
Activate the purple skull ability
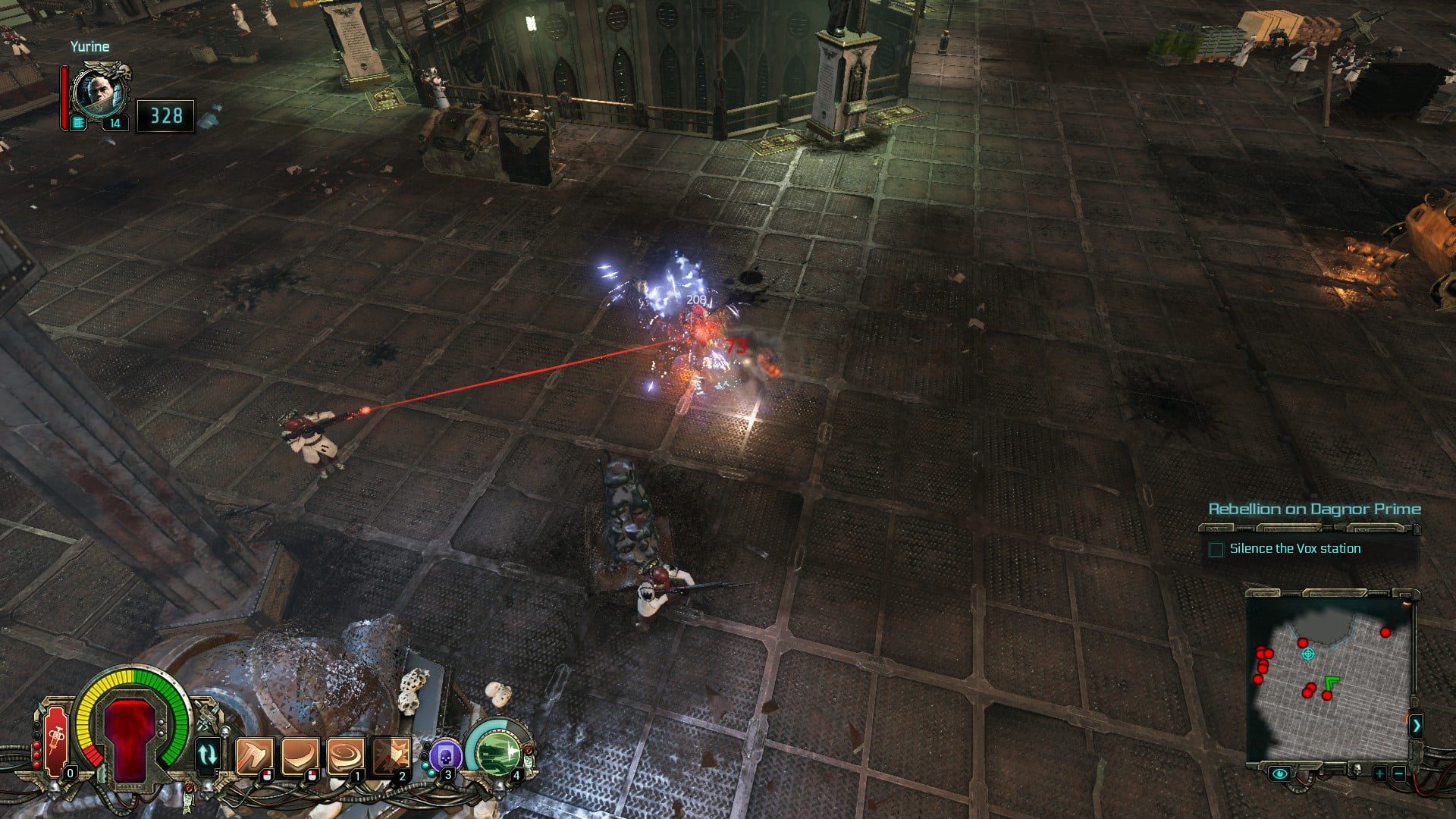point(444,755)
